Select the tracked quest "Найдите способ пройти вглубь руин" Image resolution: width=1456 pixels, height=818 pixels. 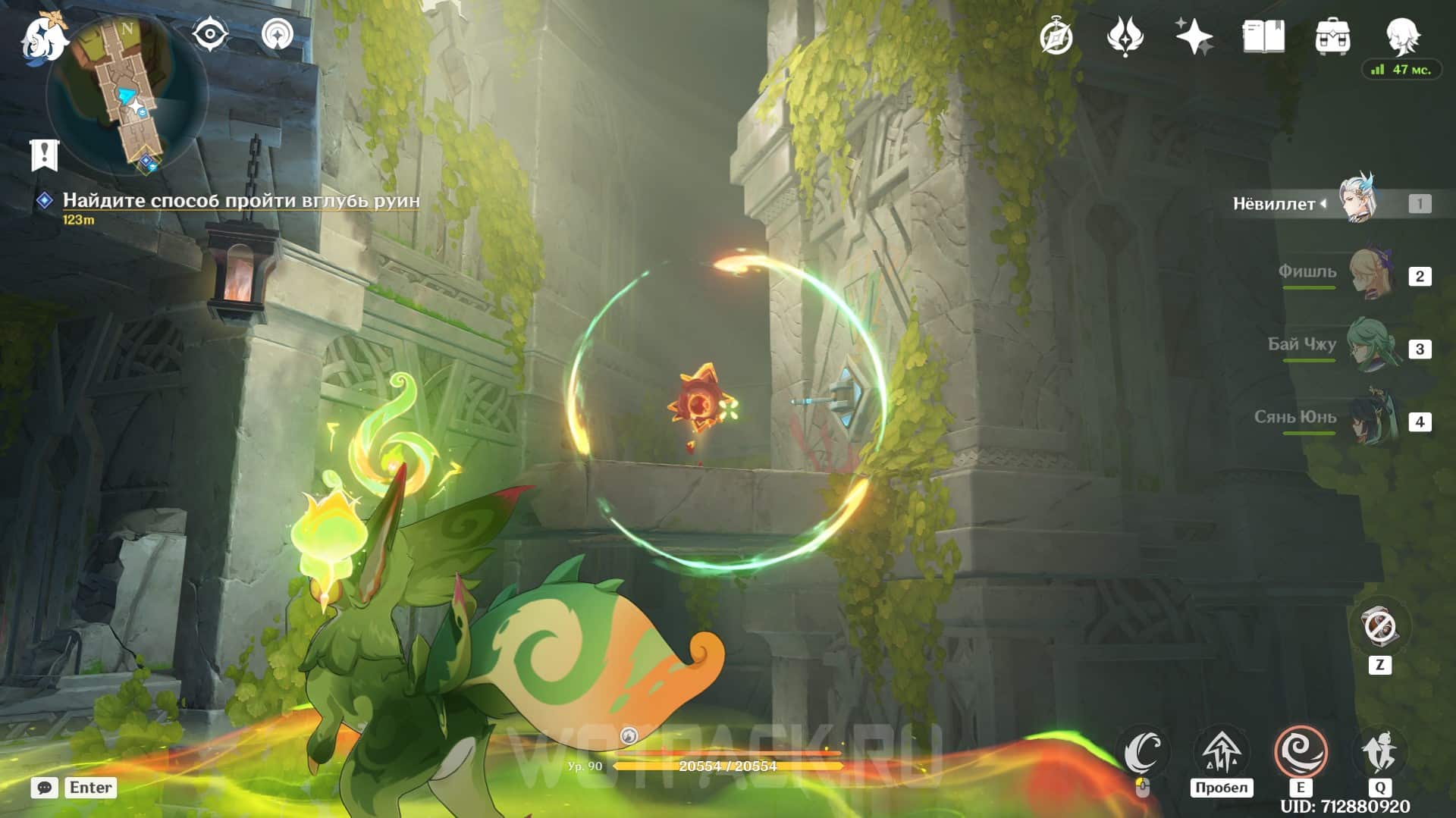pos(240,200)
